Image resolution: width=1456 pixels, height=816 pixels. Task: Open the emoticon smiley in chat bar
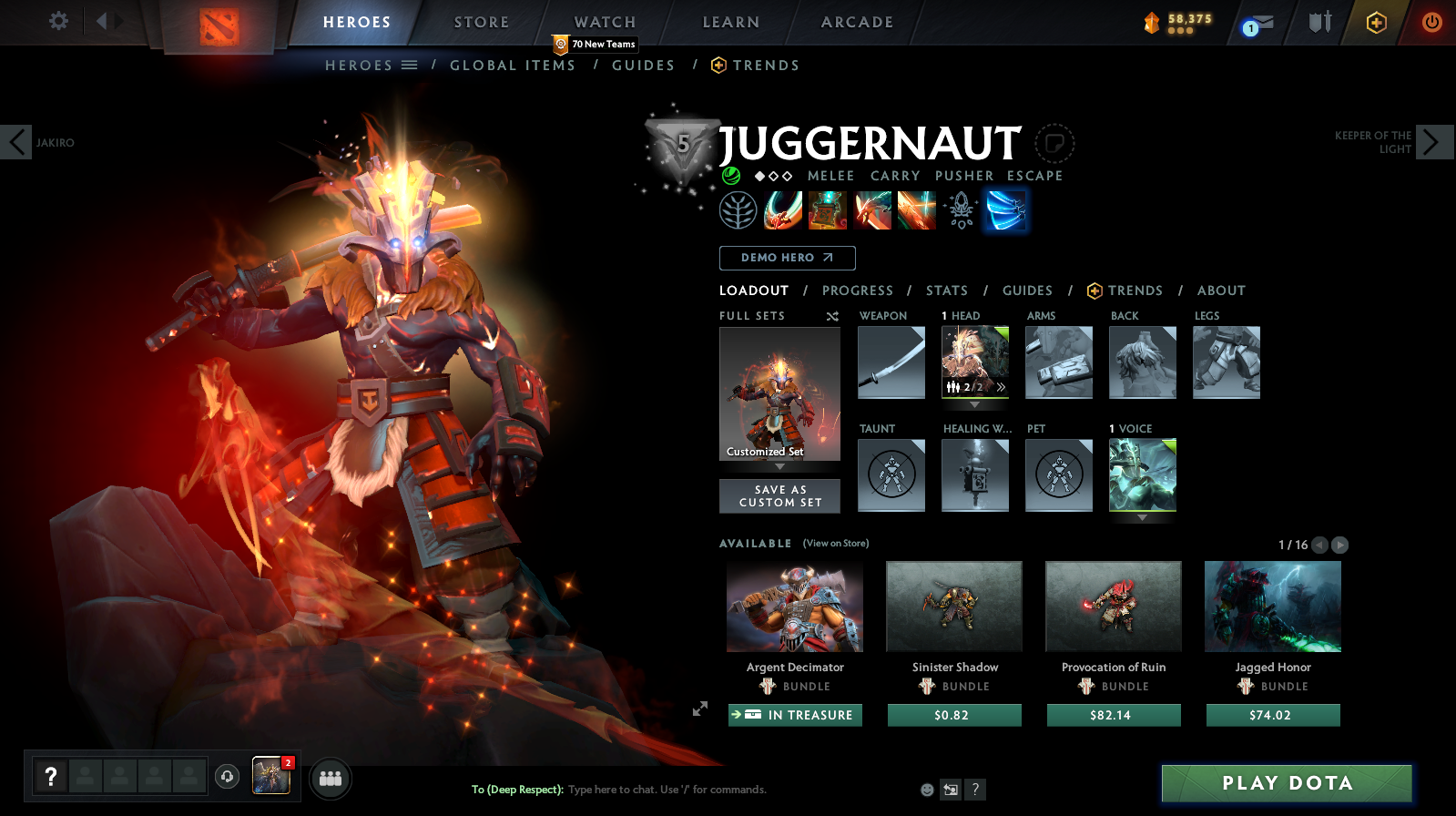pyautogui.click(x=926, y=790)
